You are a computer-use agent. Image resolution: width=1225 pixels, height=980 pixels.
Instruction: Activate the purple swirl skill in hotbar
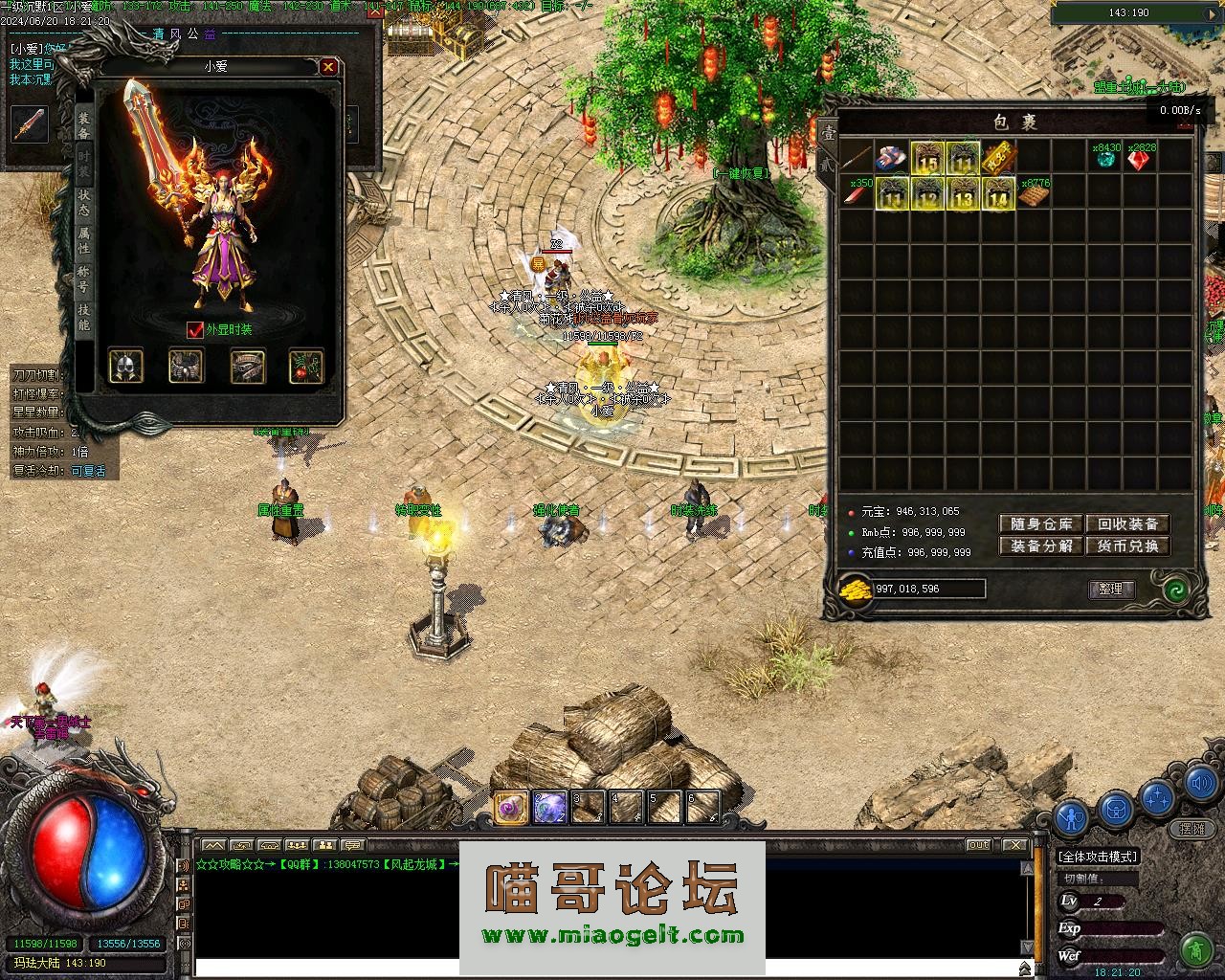click(510, 809)
